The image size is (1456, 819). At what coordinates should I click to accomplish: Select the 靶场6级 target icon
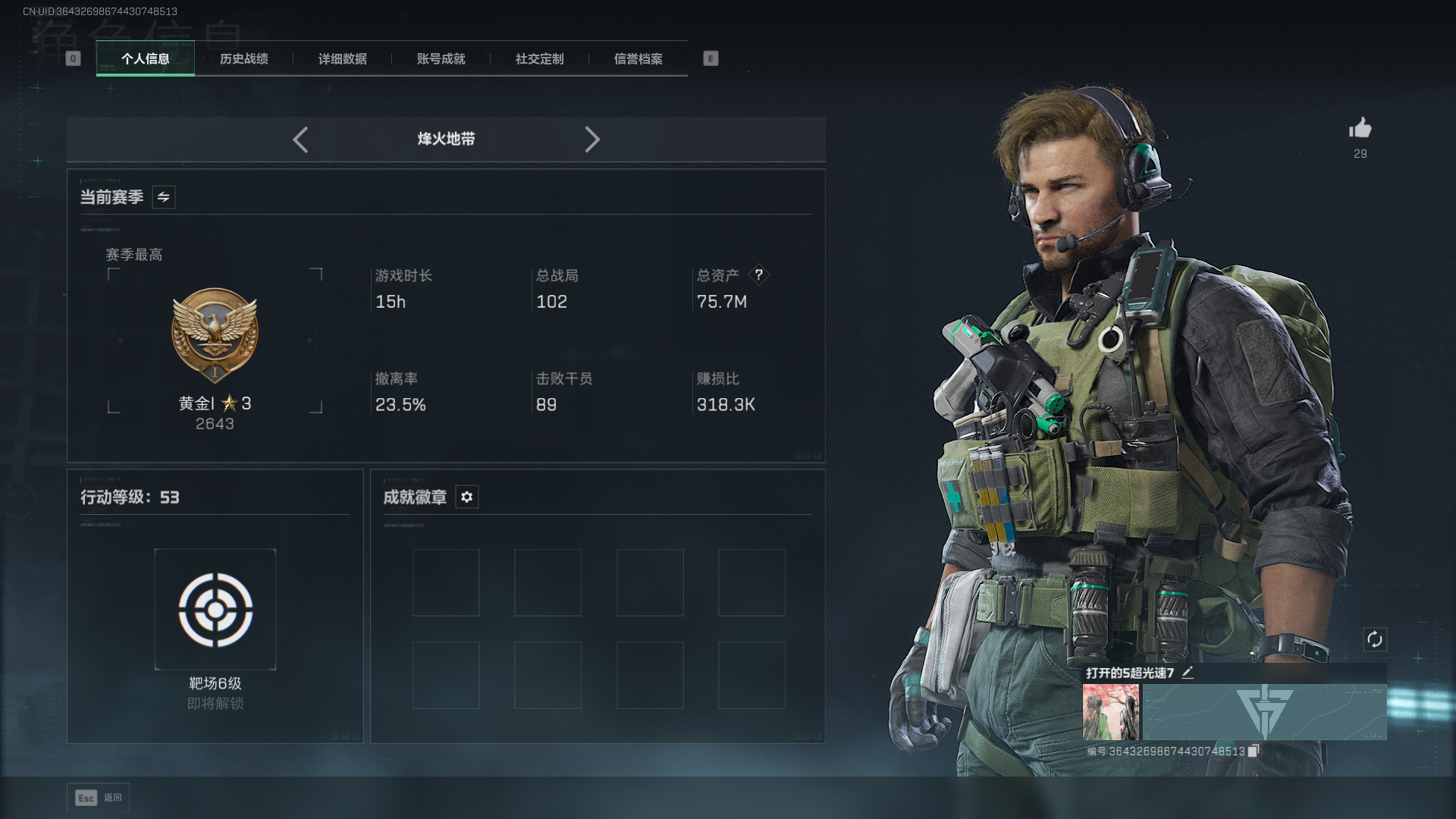215,610
